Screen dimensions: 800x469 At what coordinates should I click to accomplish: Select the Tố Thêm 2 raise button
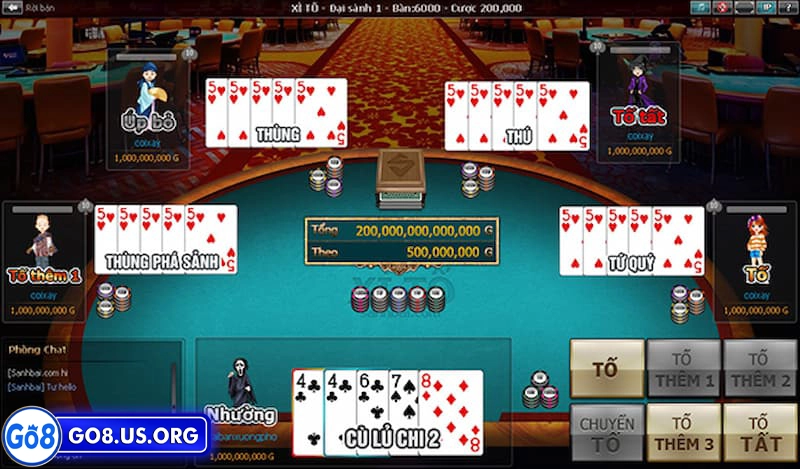[x=760, y=368]
